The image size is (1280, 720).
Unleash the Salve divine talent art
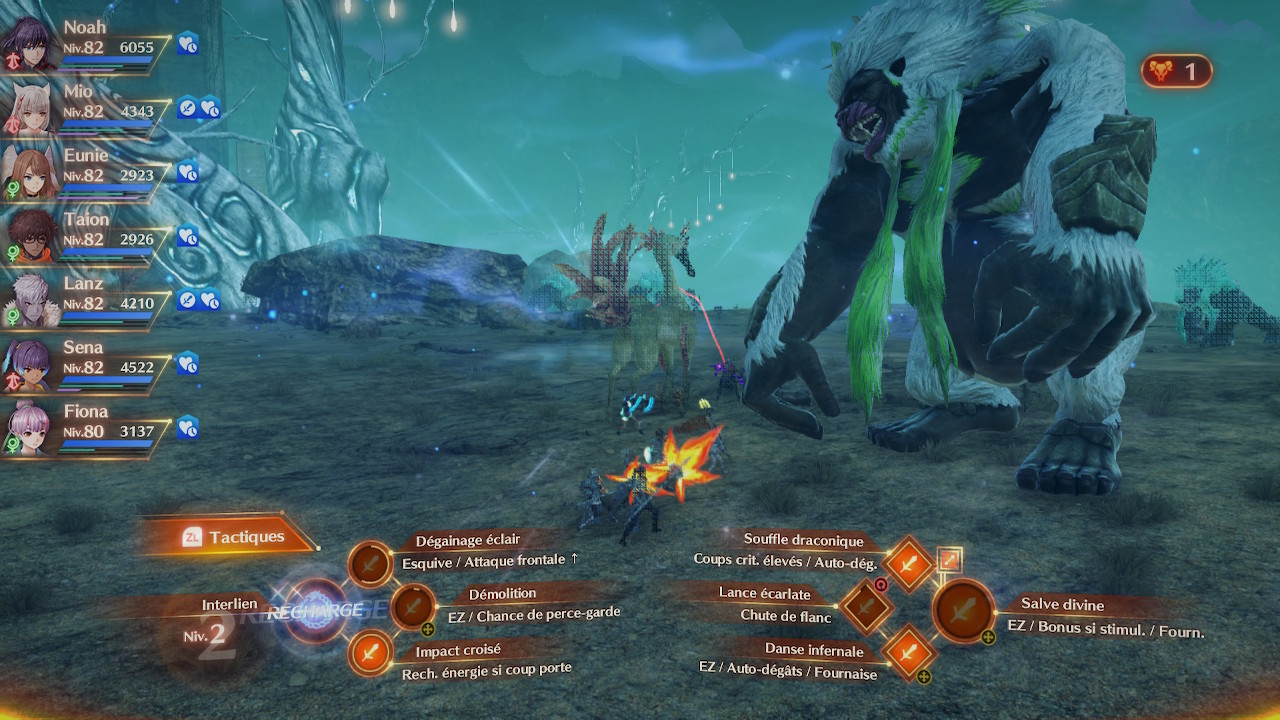(x=963, y=609)
